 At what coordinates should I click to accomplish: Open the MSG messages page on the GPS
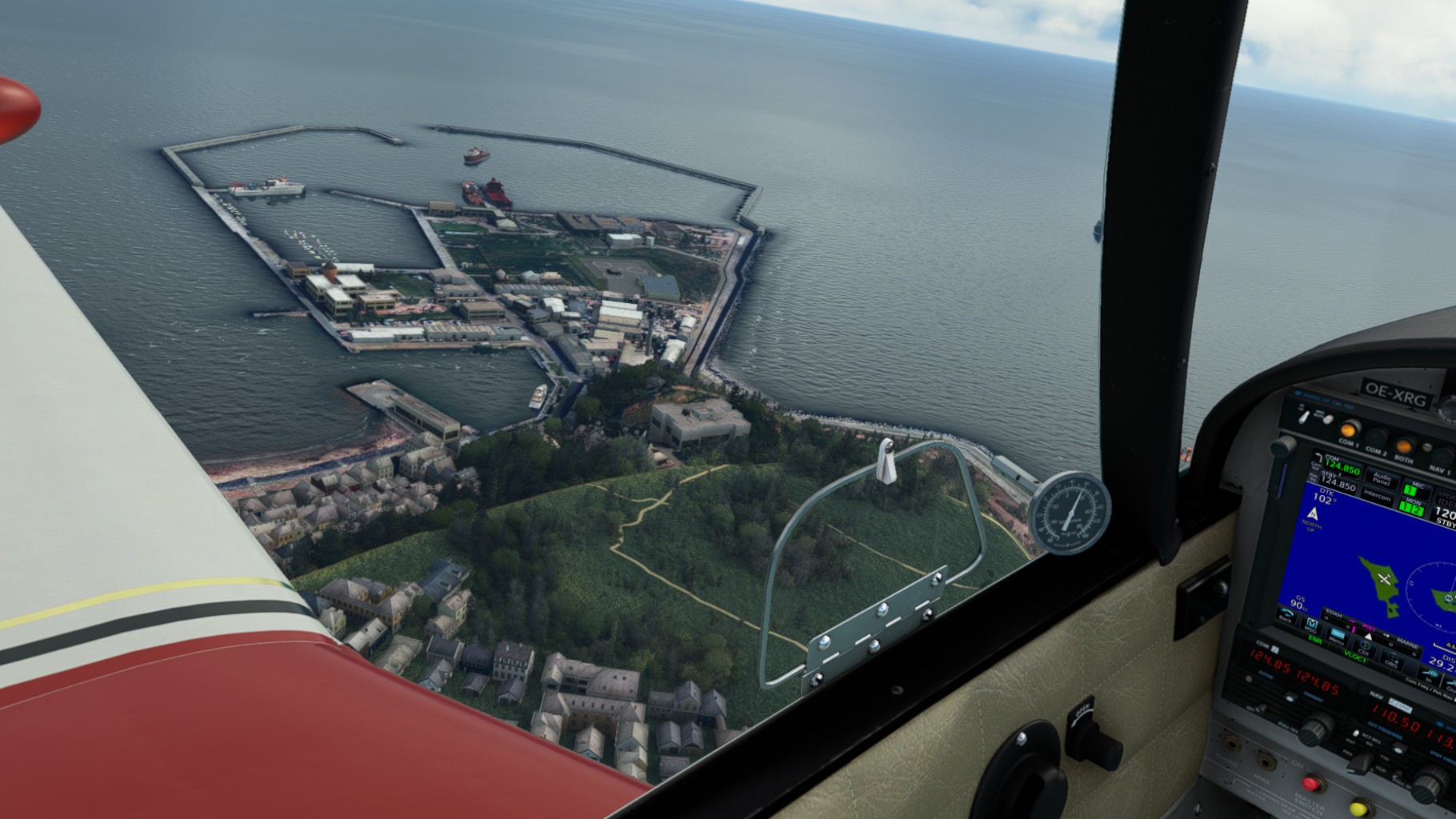[1312, 625]
